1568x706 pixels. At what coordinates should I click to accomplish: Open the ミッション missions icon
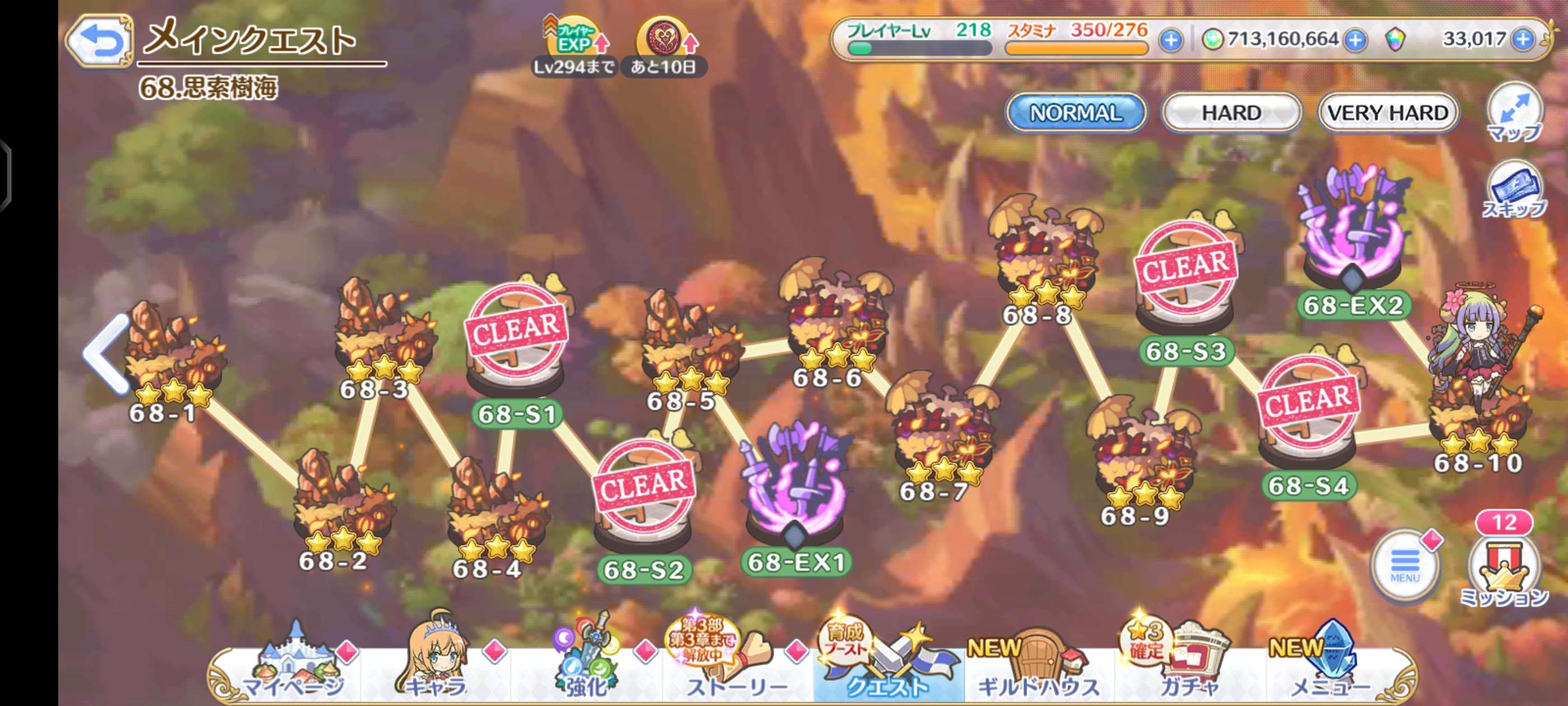(x=1504, y=569)
